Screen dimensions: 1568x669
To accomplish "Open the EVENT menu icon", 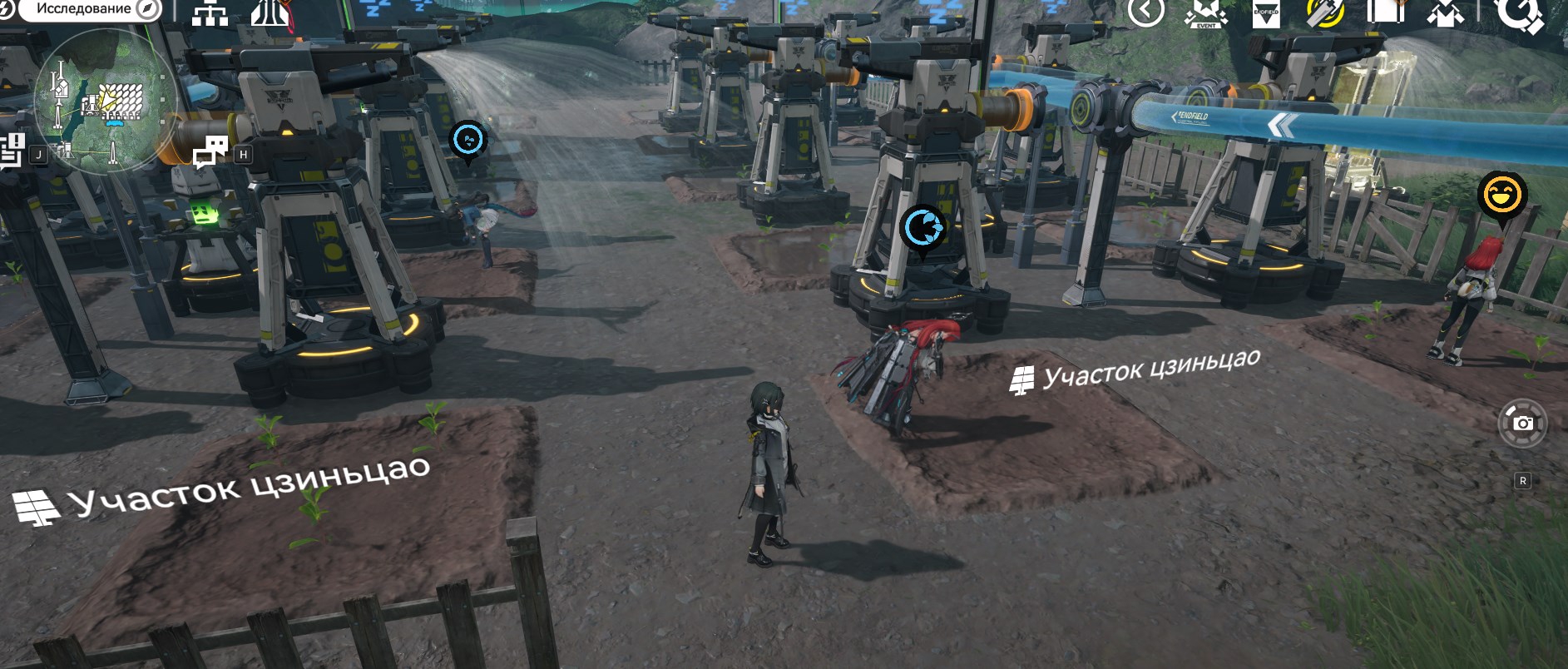I will coord(1205,12).
